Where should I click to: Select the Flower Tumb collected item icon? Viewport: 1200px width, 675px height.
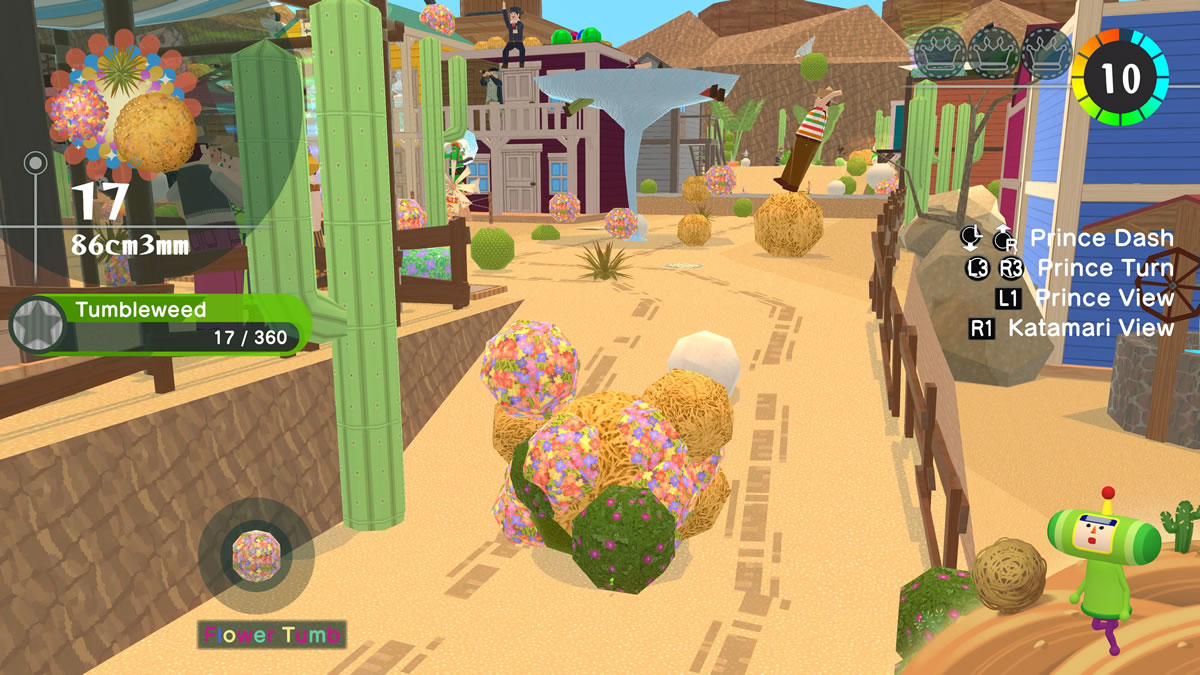coord(255,555)
